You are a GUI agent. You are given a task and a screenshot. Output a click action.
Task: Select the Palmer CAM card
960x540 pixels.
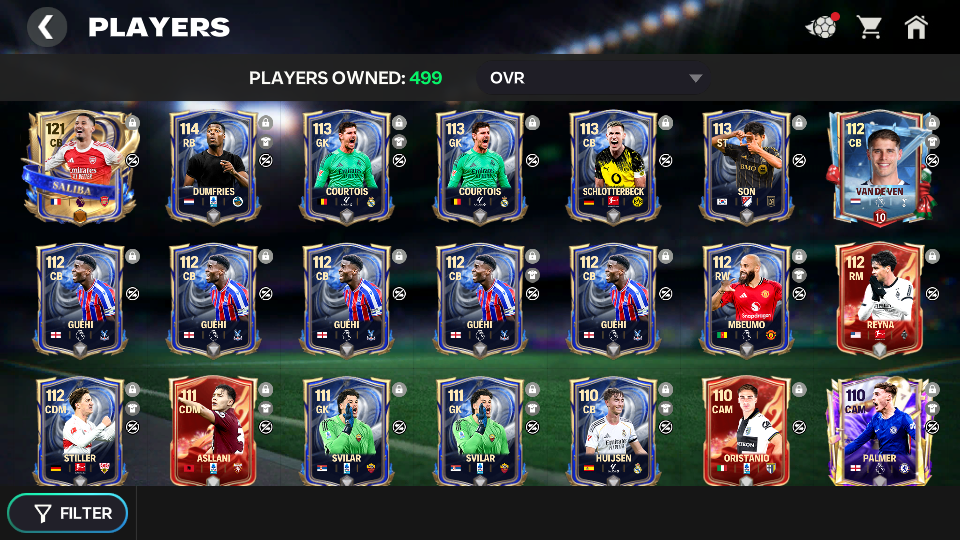879,432
